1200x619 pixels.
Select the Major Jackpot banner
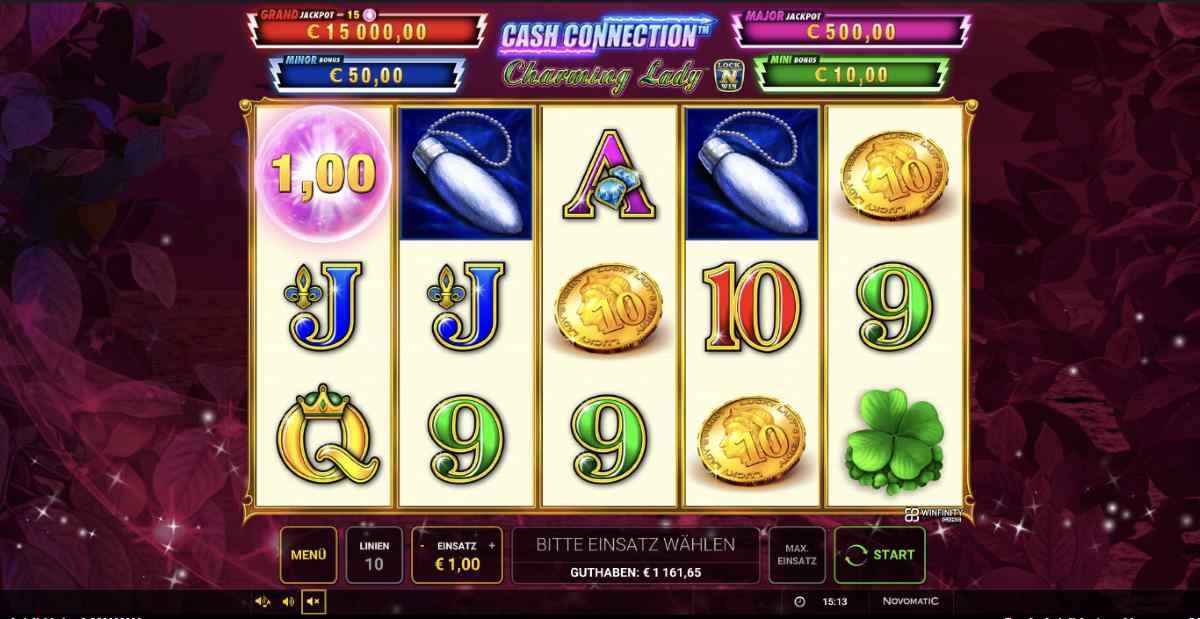pos(852,30)
